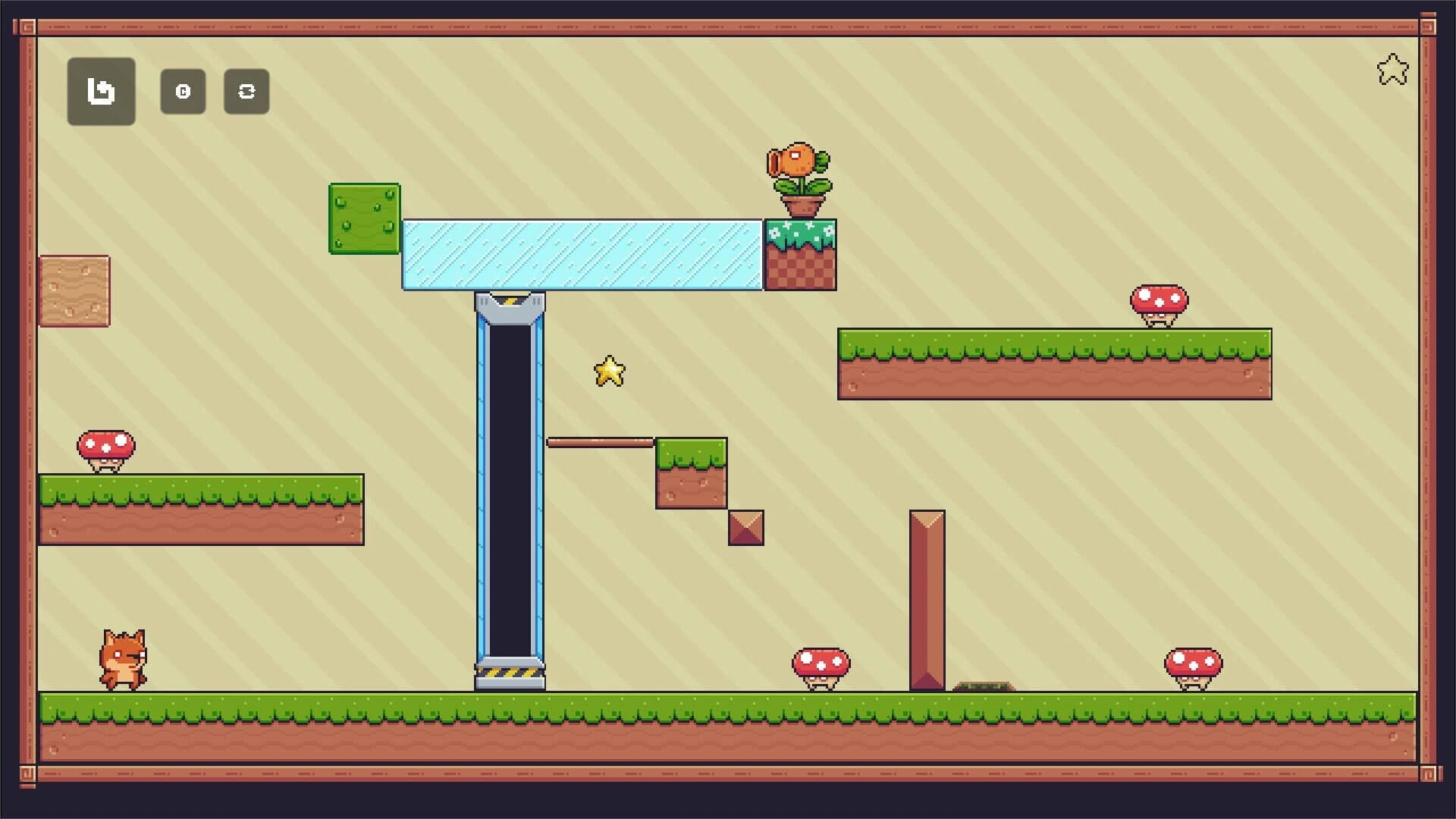Image resolution: width=1456 pixels, height=819 pixels.
Task: Click the flowered grass block under the plant
Action: [800, 253]
